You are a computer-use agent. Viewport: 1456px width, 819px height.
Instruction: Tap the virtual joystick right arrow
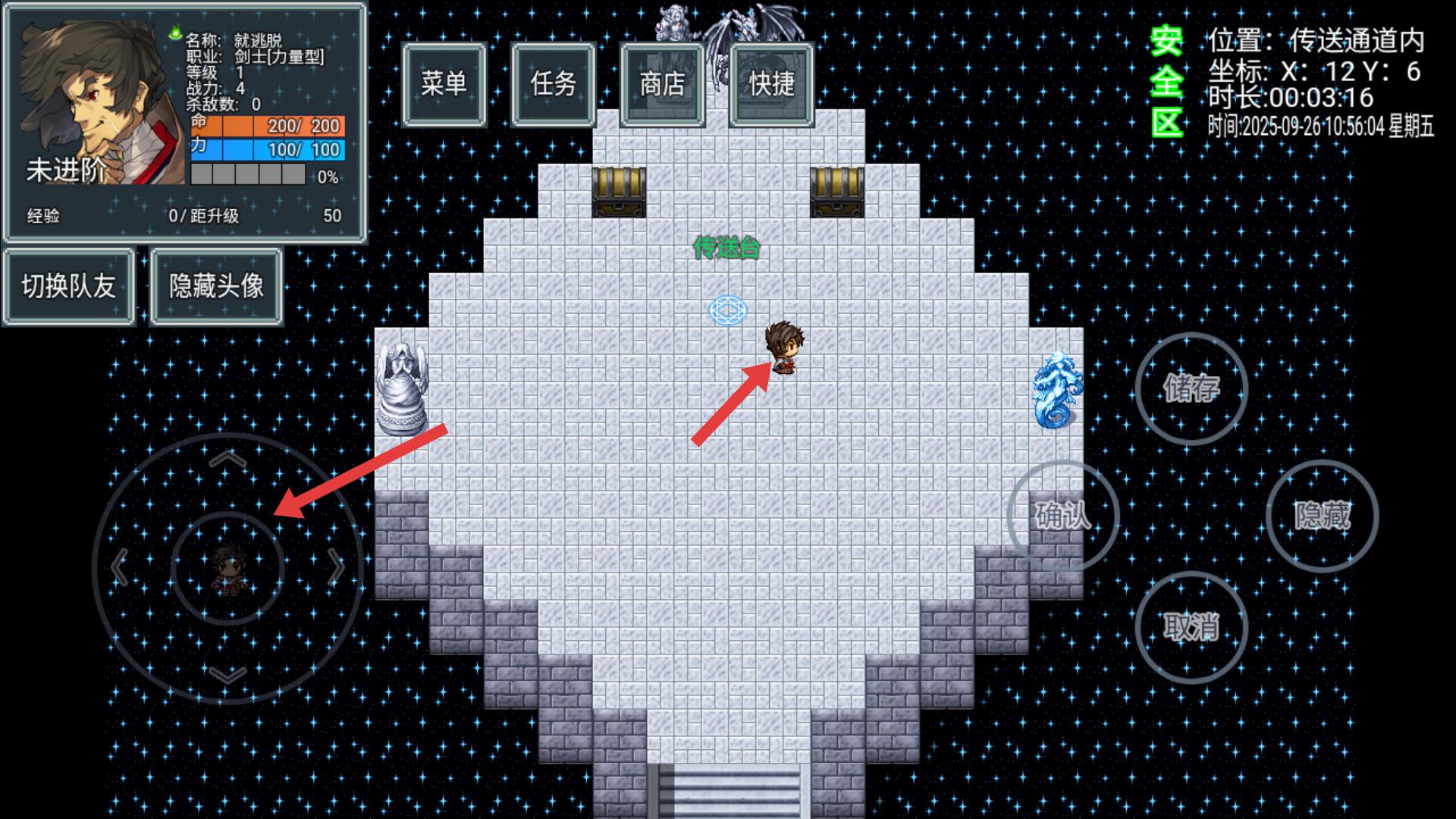click(x=336, y=567)
